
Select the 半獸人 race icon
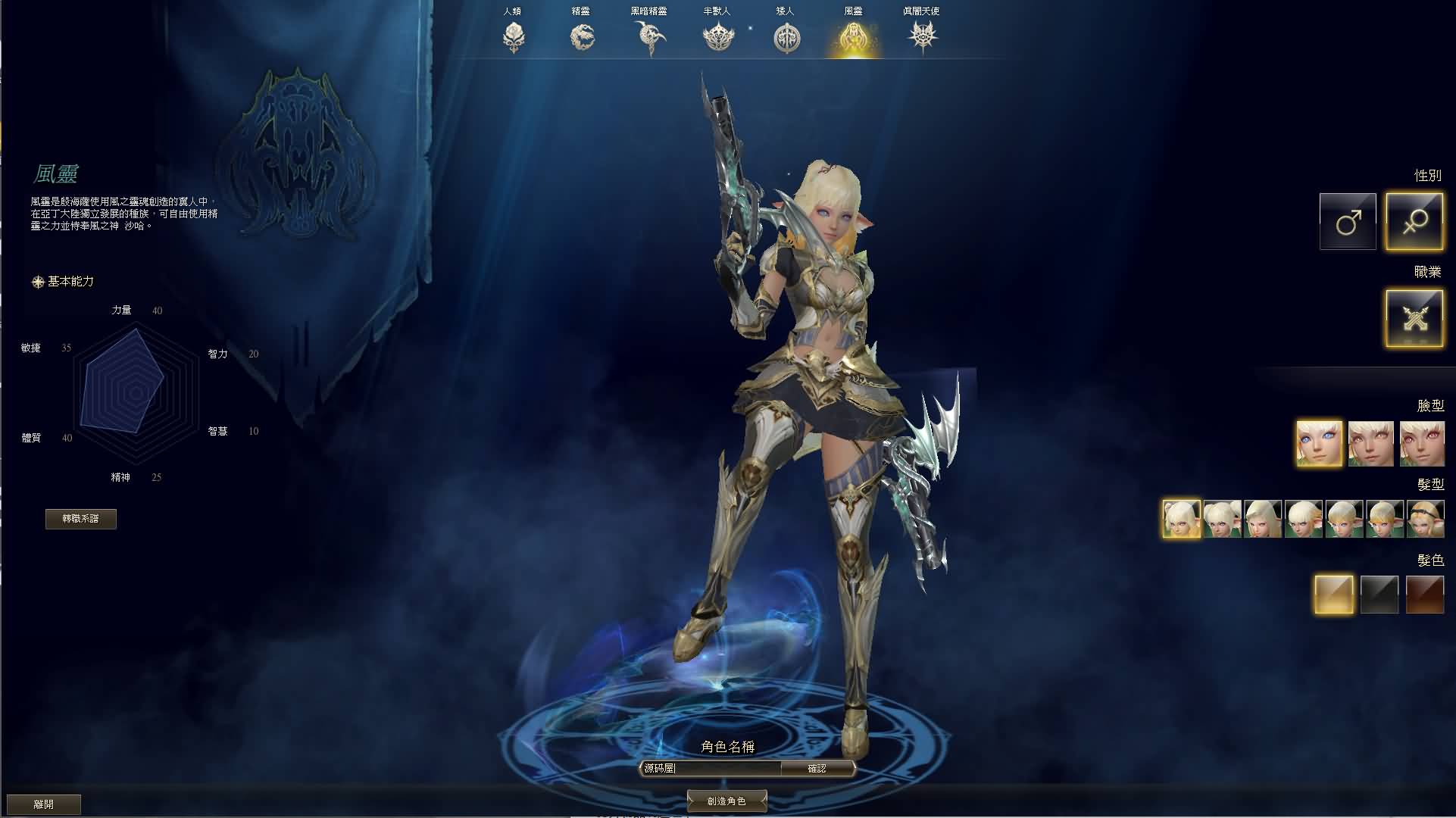pyautogui.click(x=716, y=36)
